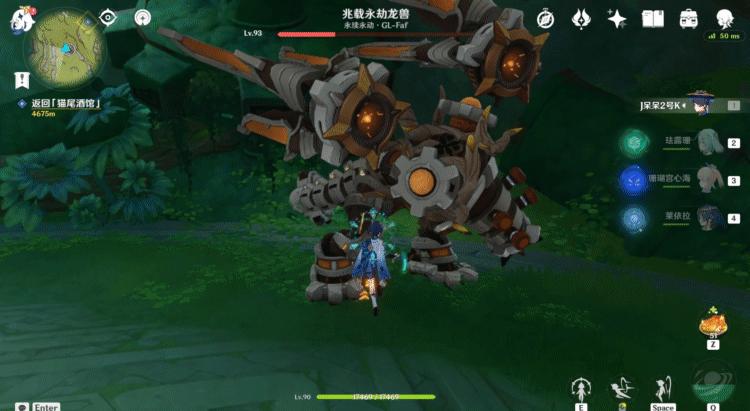Activate the Elemental Skill icon
Screen dimensions: 750x411
(x=580, y=388)
